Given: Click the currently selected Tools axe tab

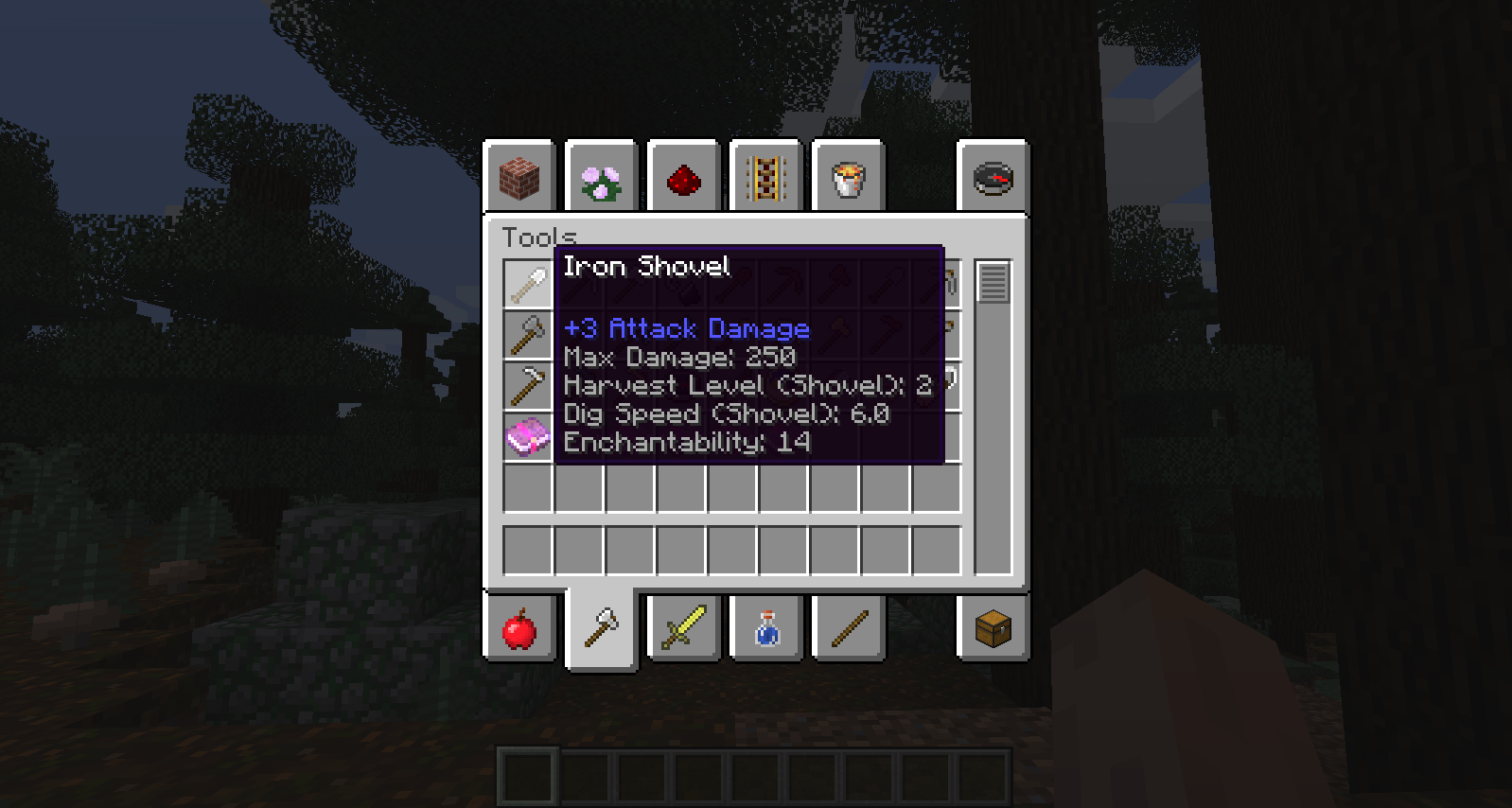Looking at the screenshot, I should 601,626.
